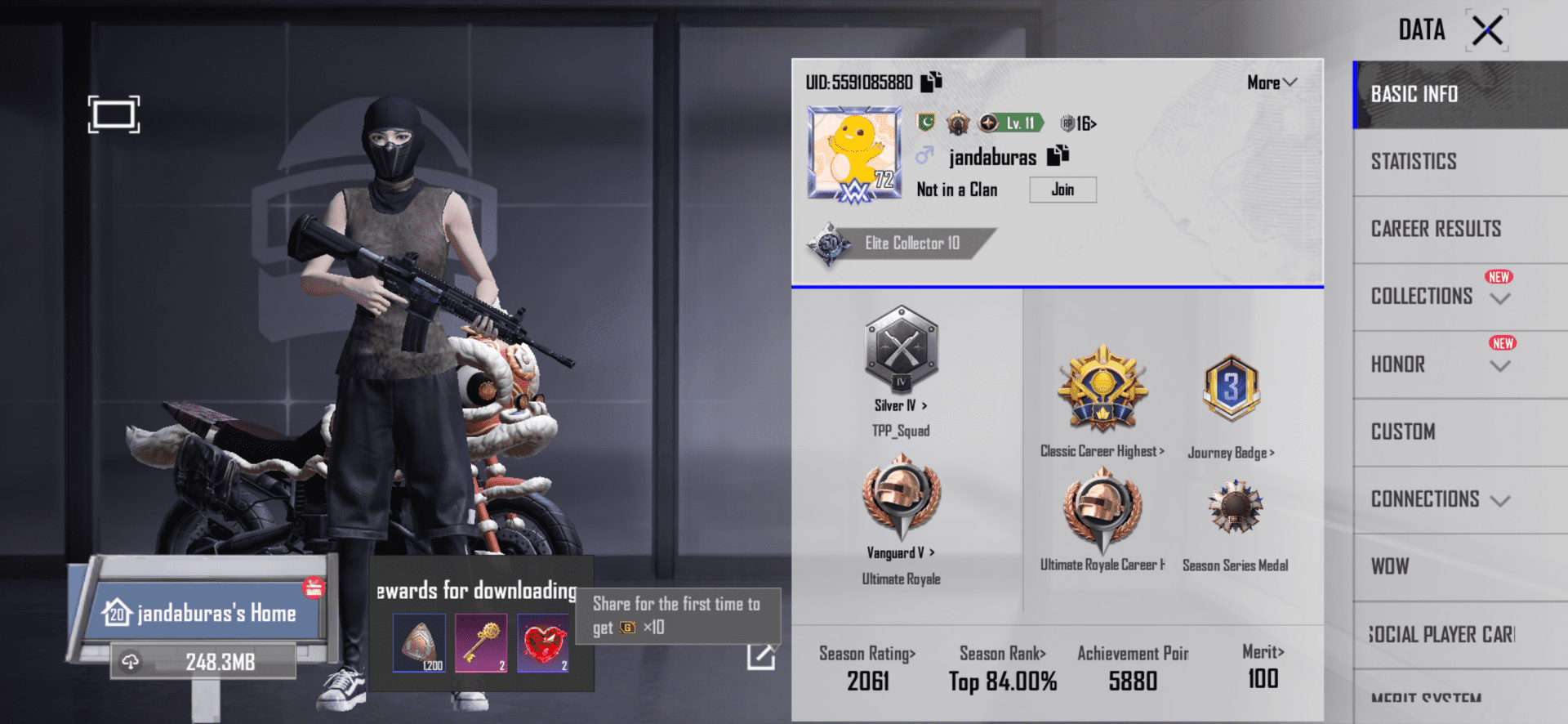The width and height of the screenshot is (1568, 724).
Task: Click the Join clan button
Action: 1062,190
